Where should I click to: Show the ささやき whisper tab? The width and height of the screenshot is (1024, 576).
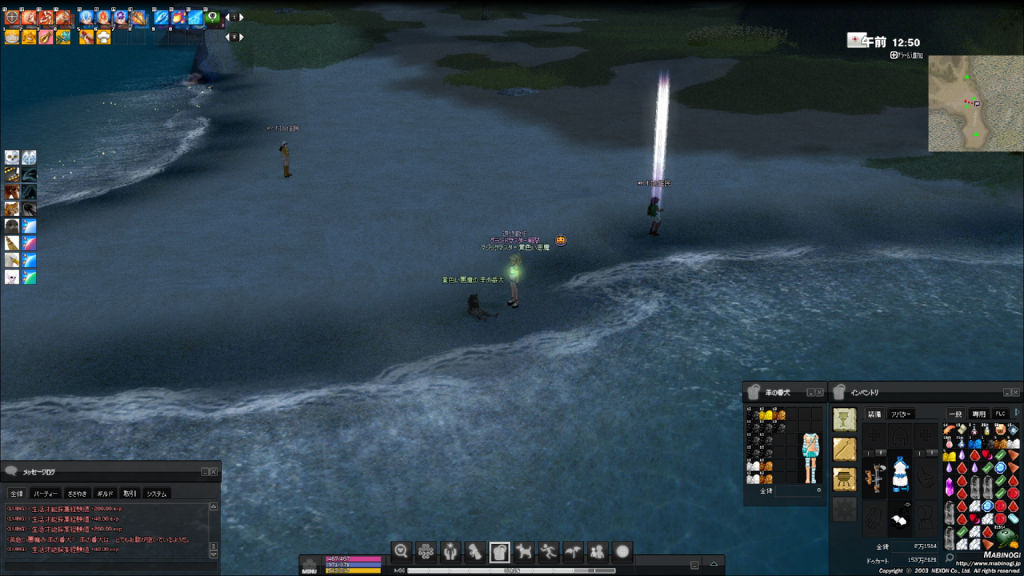tap(77, 493)
